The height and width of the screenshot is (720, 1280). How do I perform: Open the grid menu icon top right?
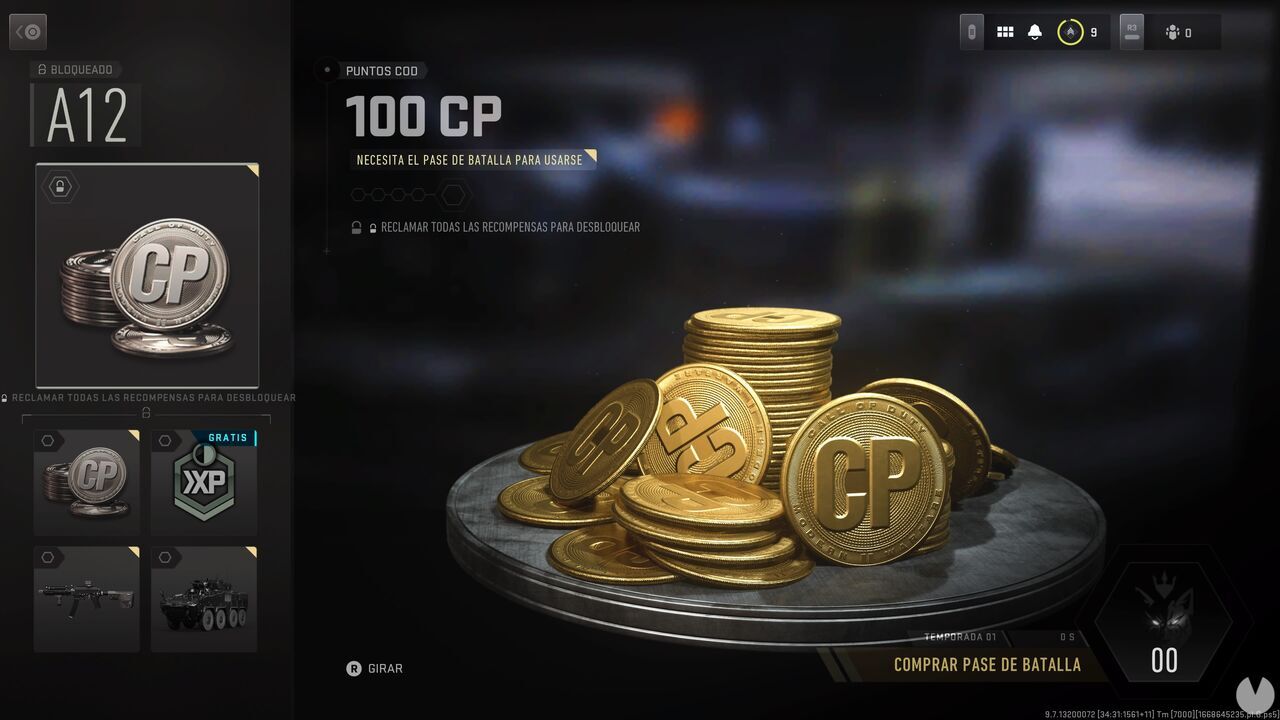tap(1005, 30)
